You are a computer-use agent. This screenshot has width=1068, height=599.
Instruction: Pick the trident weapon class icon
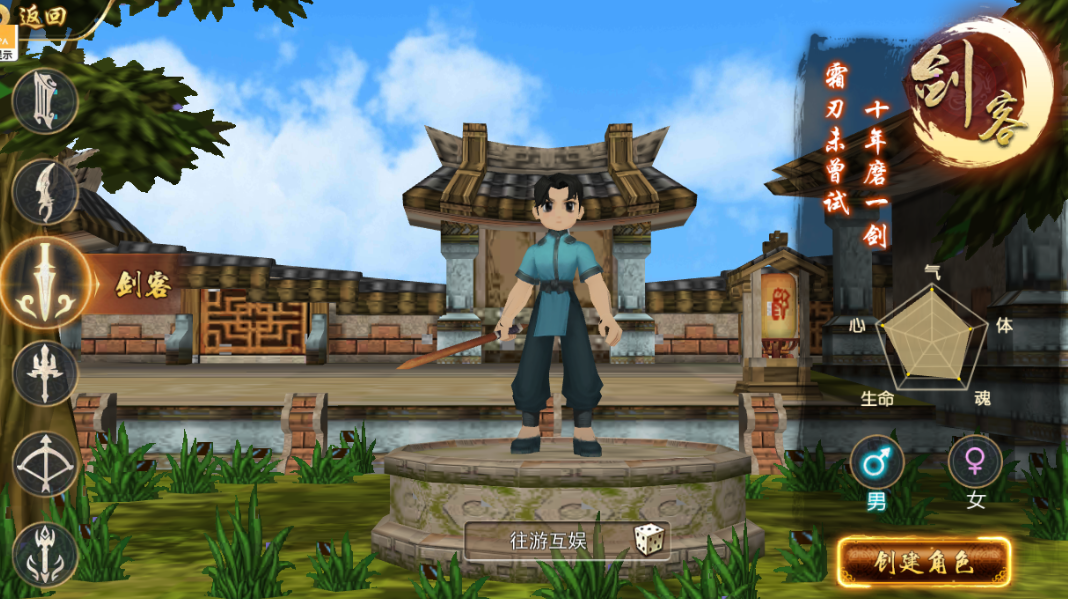tap(45, 373)
